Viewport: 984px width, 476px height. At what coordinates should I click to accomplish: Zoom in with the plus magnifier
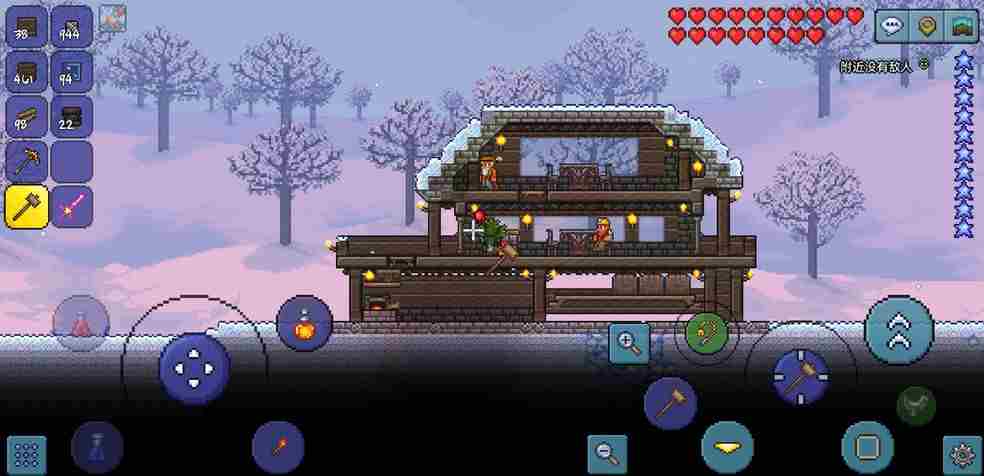tap(629, 343)
